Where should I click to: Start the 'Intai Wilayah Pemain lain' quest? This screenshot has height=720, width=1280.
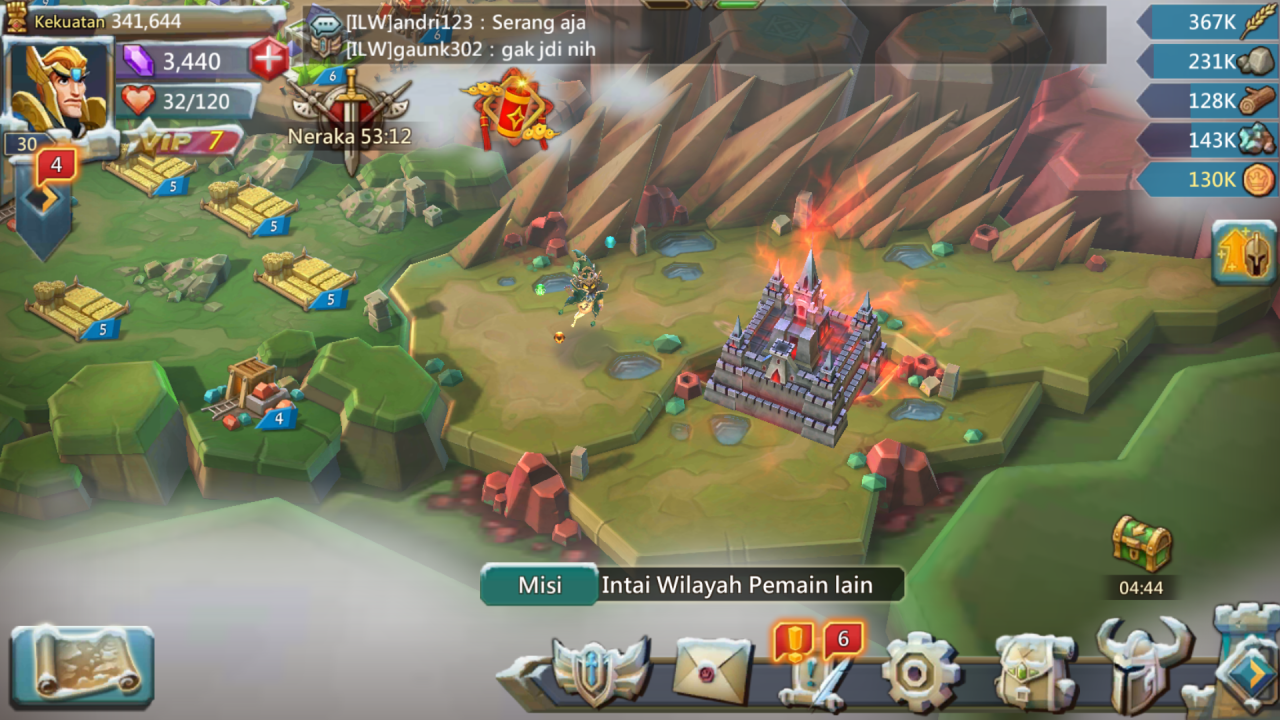(x=737, y=586)
